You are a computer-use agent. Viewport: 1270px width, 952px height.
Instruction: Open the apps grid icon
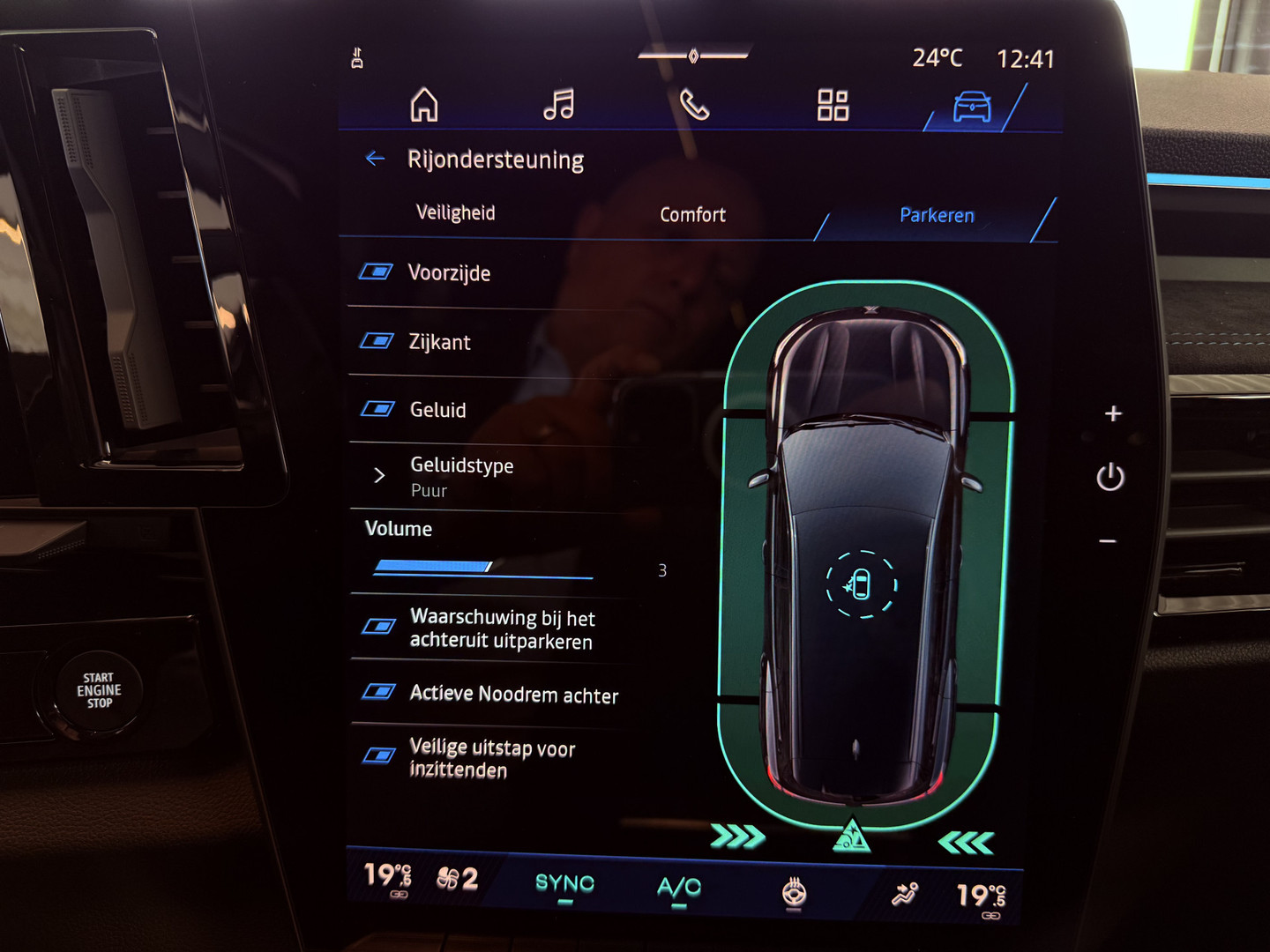point(833,104)
